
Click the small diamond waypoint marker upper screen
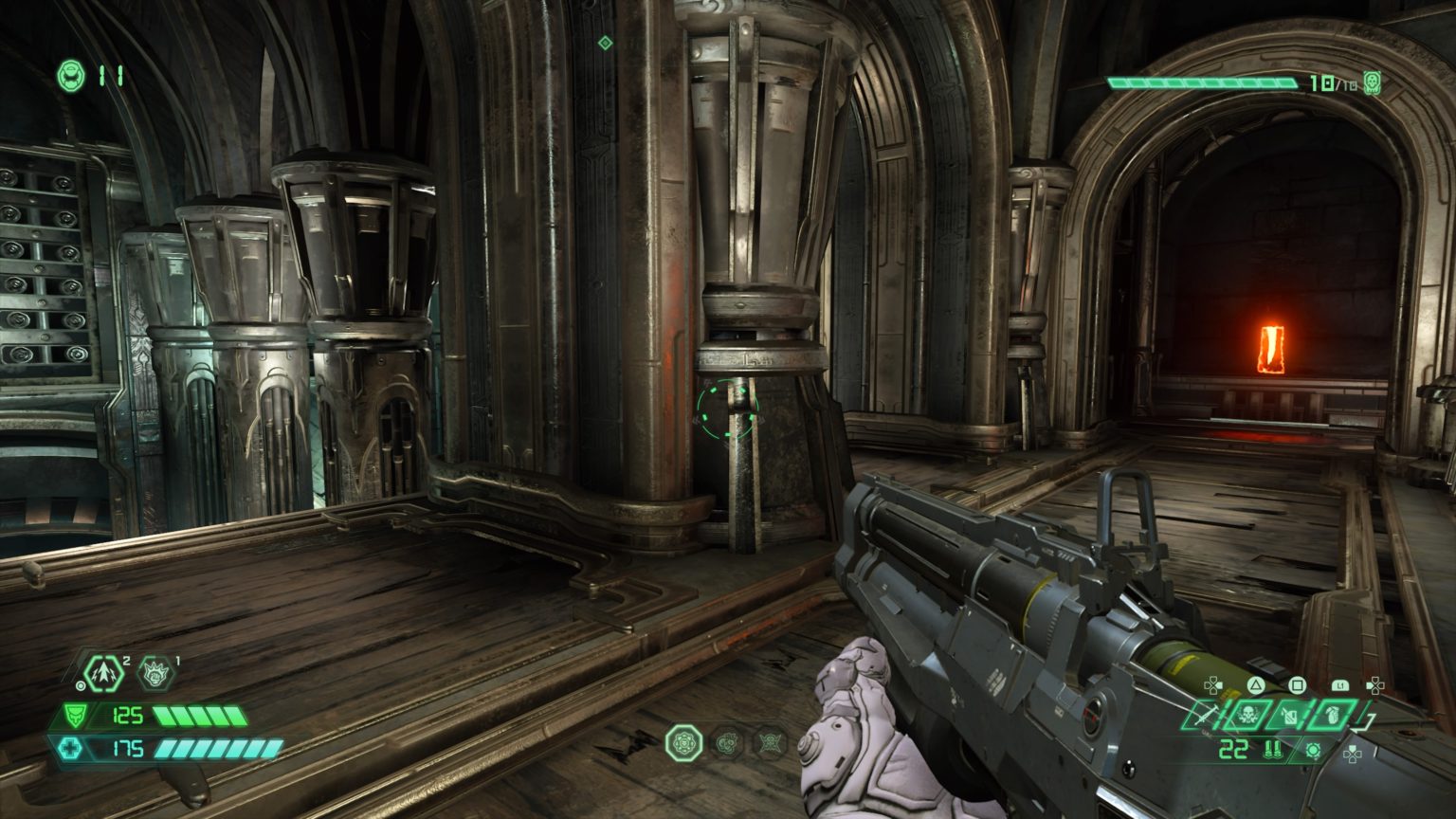pyautogui.click(x=604, y=41)
